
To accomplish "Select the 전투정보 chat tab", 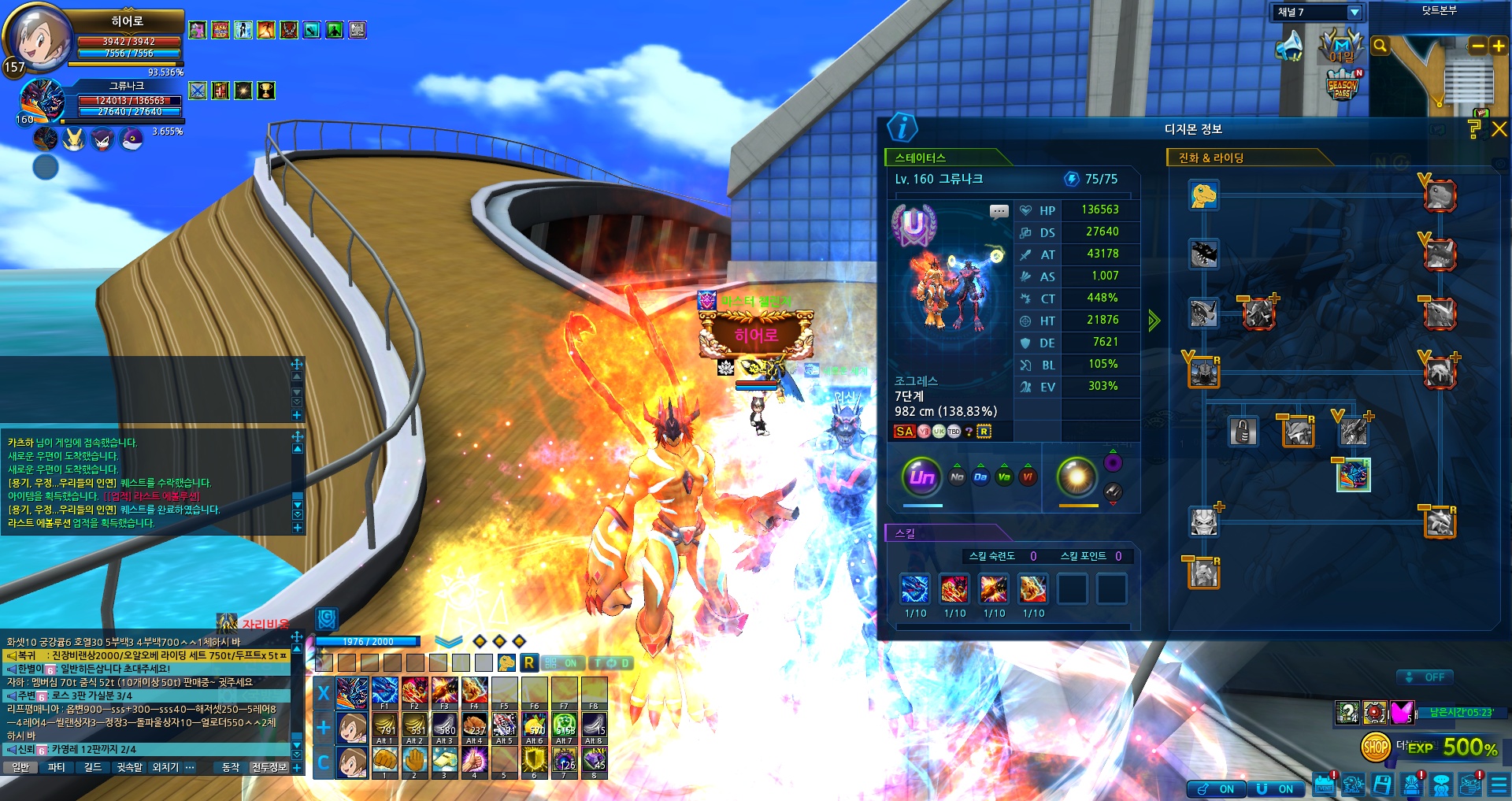I will click(269, 767).
